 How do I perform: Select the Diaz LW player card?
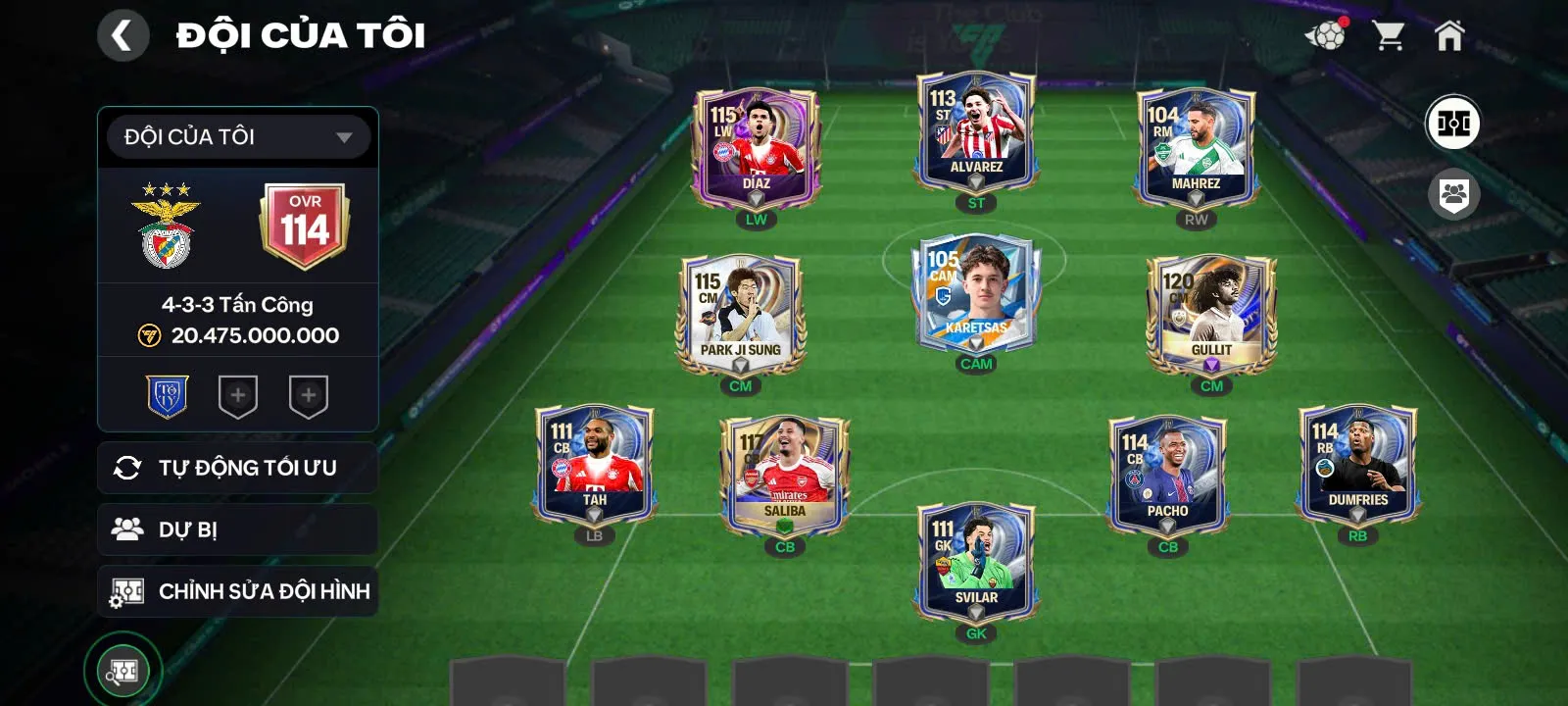click(756, 147)
